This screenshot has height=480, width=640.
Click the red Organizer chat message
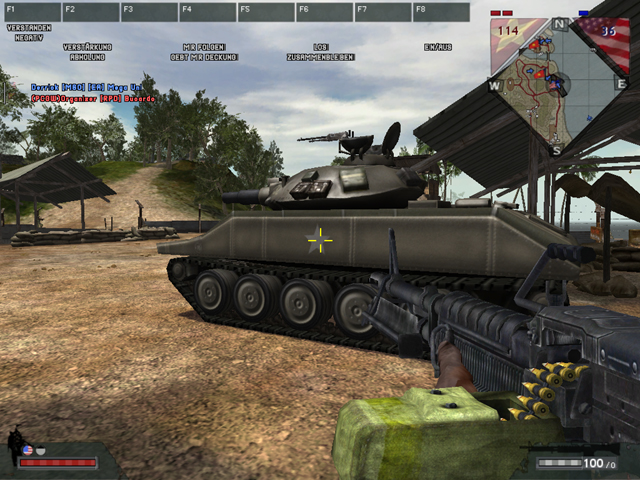pyautogui.click(x=94, y=99)
